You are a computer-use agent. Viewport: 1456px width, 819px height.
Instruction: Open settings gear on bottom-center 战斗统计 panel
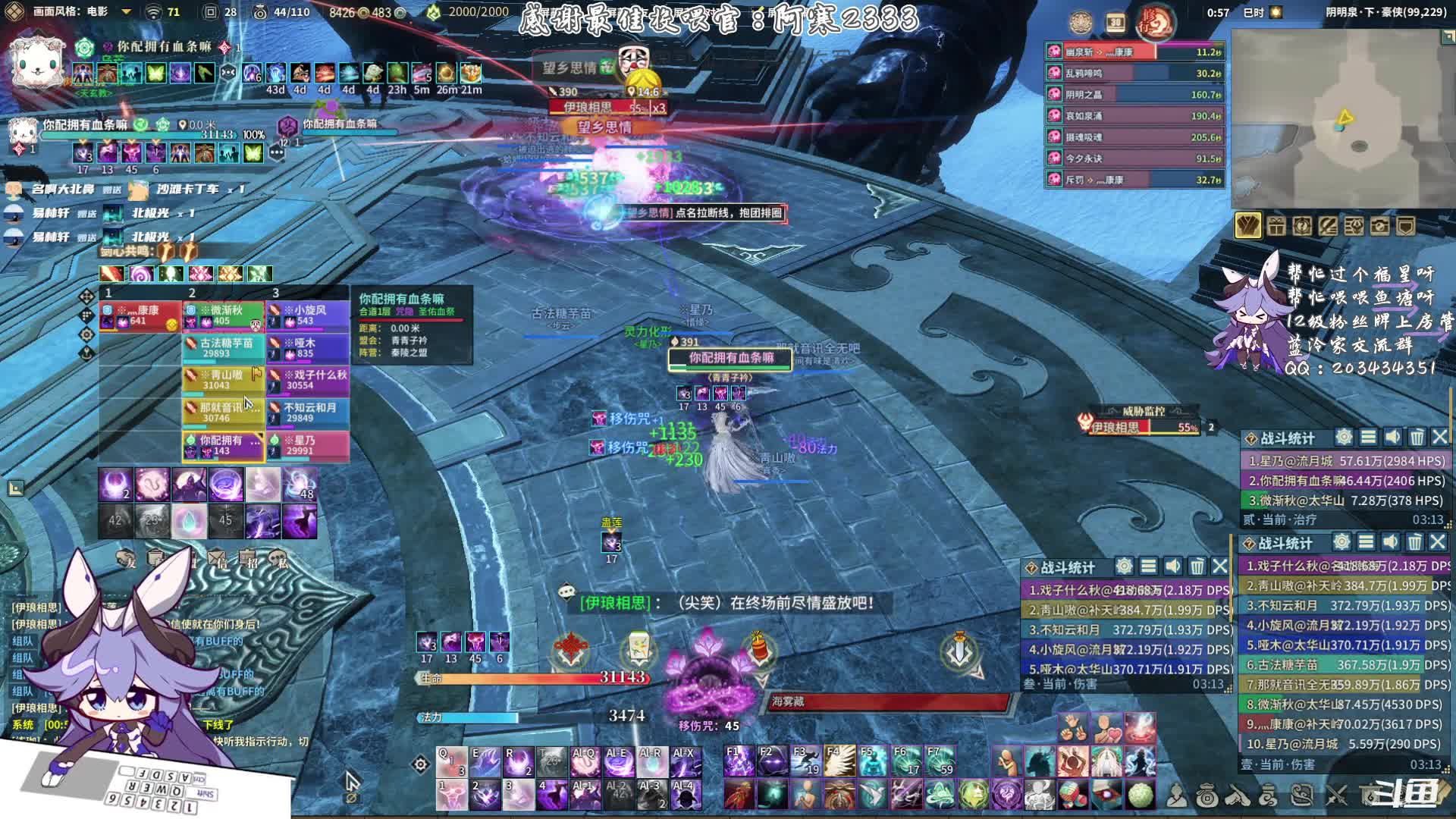(1124, 566)
